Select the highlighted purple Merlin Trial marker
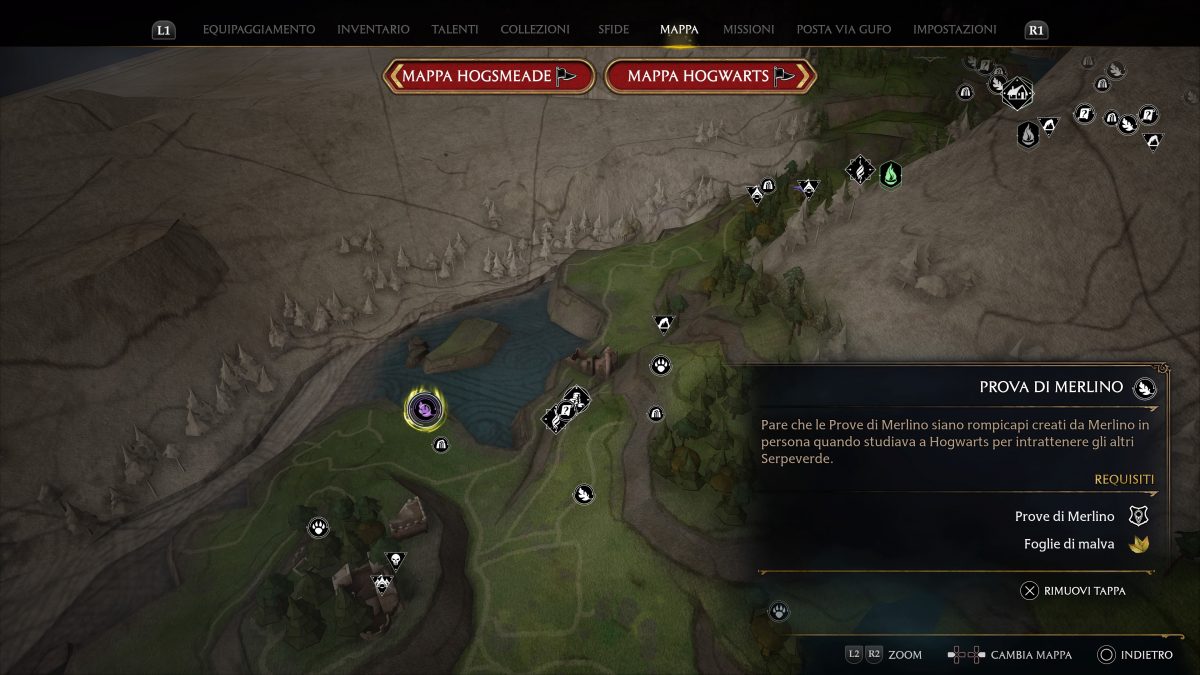Screen dimensions: 1200x675 click(425, 408)
